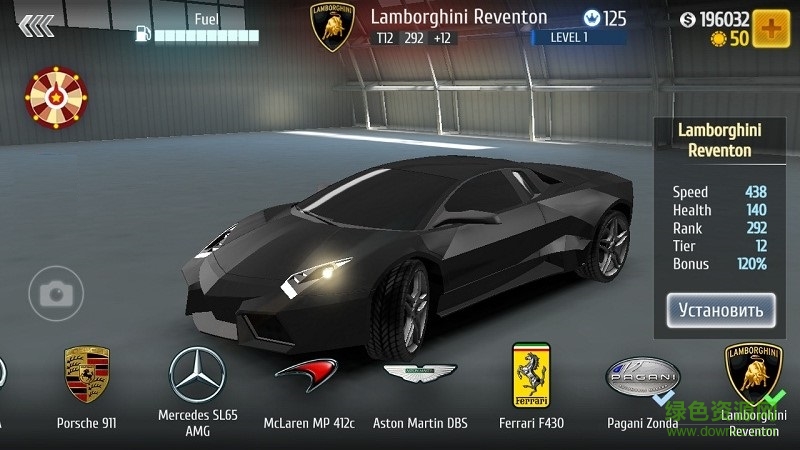Tap the camera photo mode button
The height and width of the screenshot is (450, 800).
[55, 293]
